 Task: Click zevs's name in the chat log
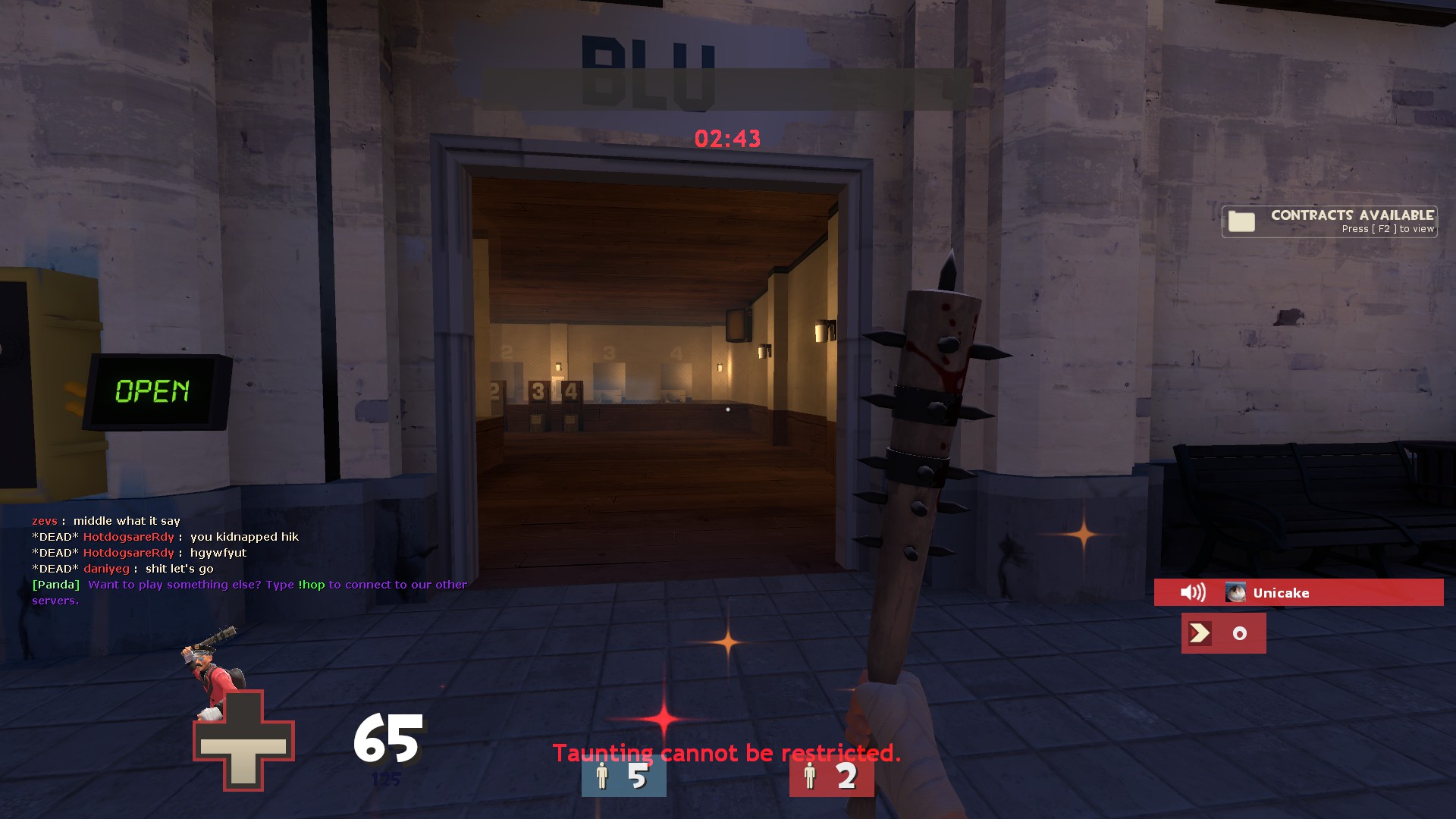(44, 521)
